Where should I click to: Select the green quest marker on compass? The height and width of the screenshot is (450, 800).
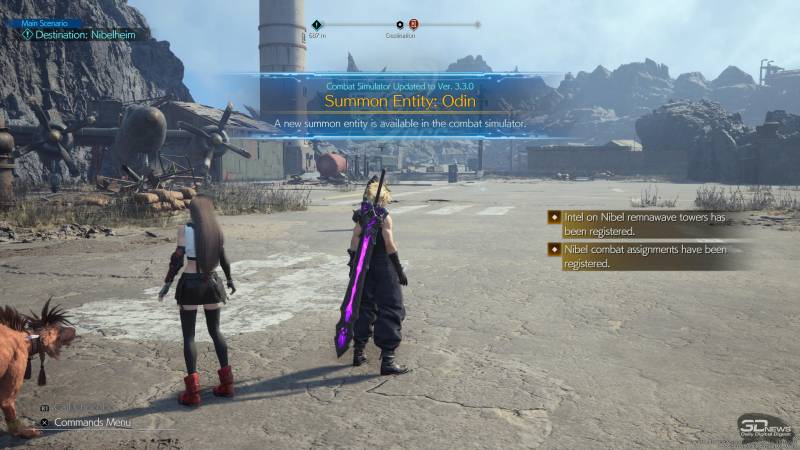pos(317,24)
